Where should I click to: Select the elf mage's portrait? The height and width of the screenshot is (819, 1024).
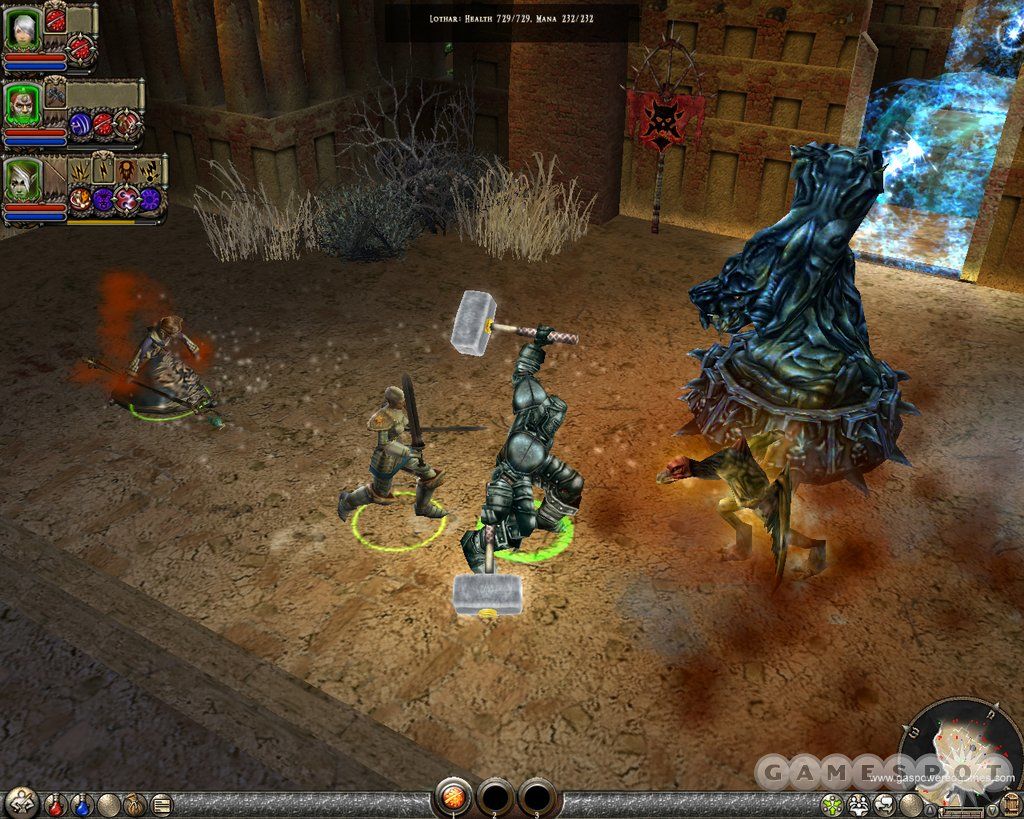pyautogui.click(x=21, y=179)
